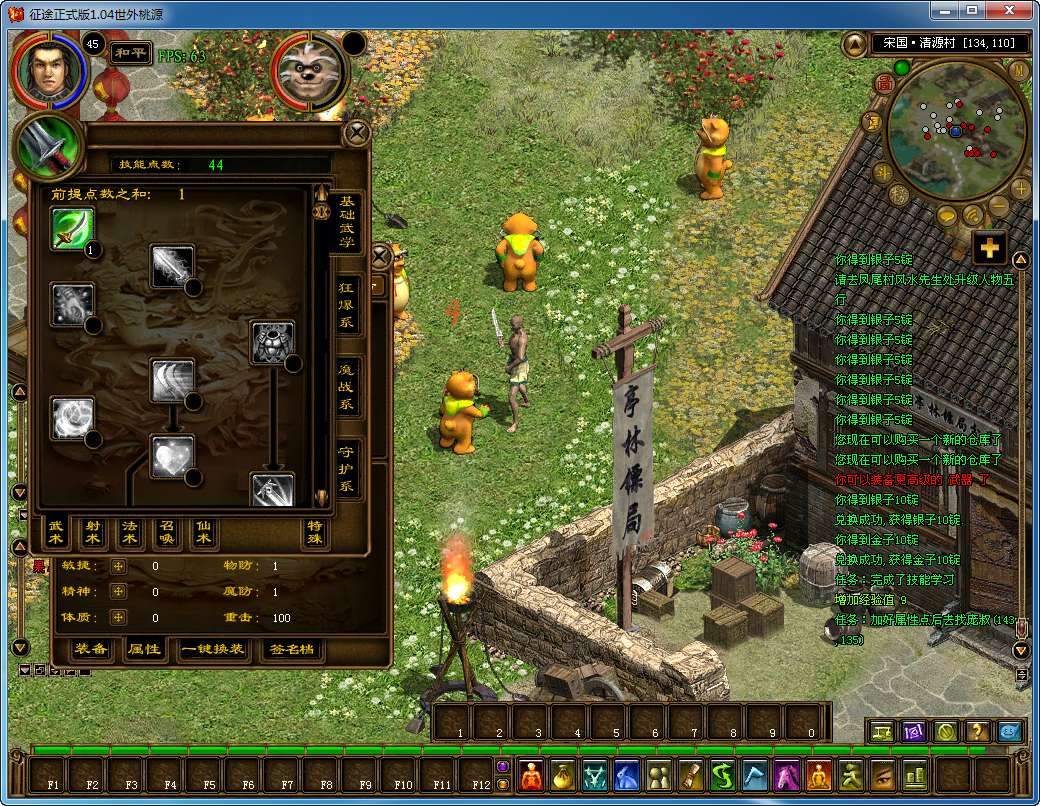The height and width of the screenshot is (806, 1040).
Task: Show the 特殊 skills tab
Action: (315, 533)
